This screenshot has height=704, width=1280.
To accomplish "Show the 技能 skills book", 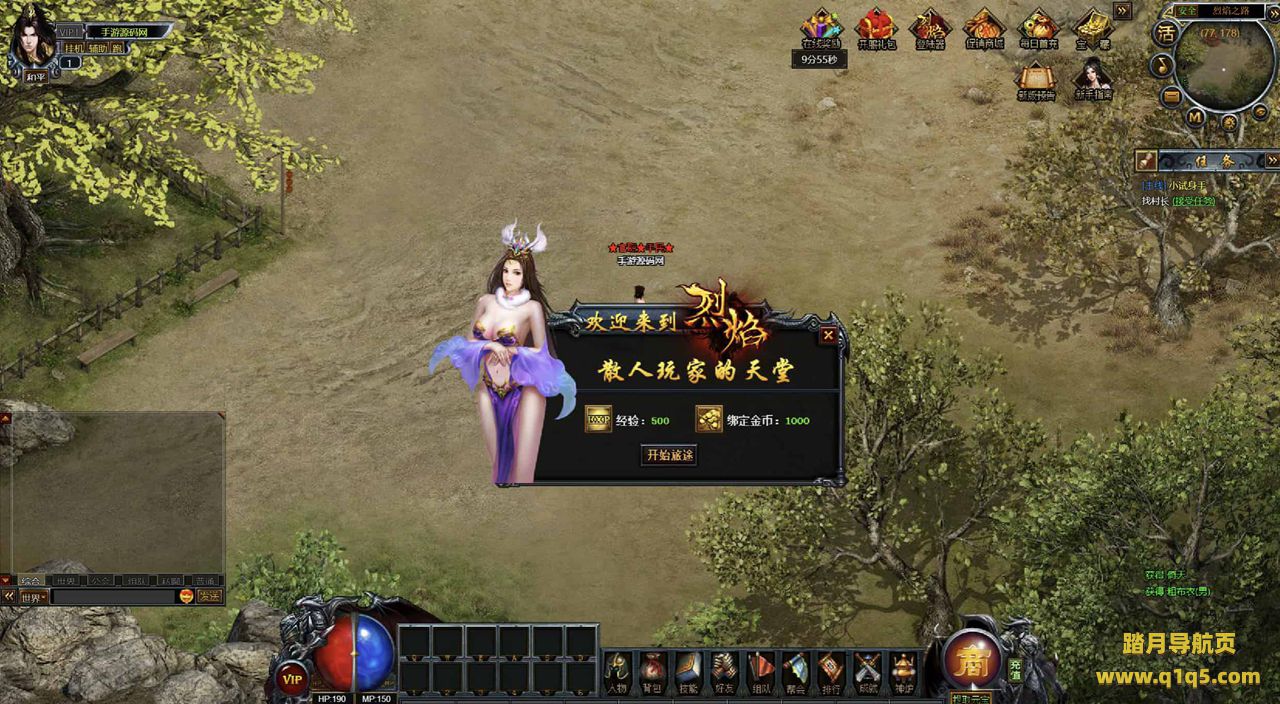I will coord(687,670).
